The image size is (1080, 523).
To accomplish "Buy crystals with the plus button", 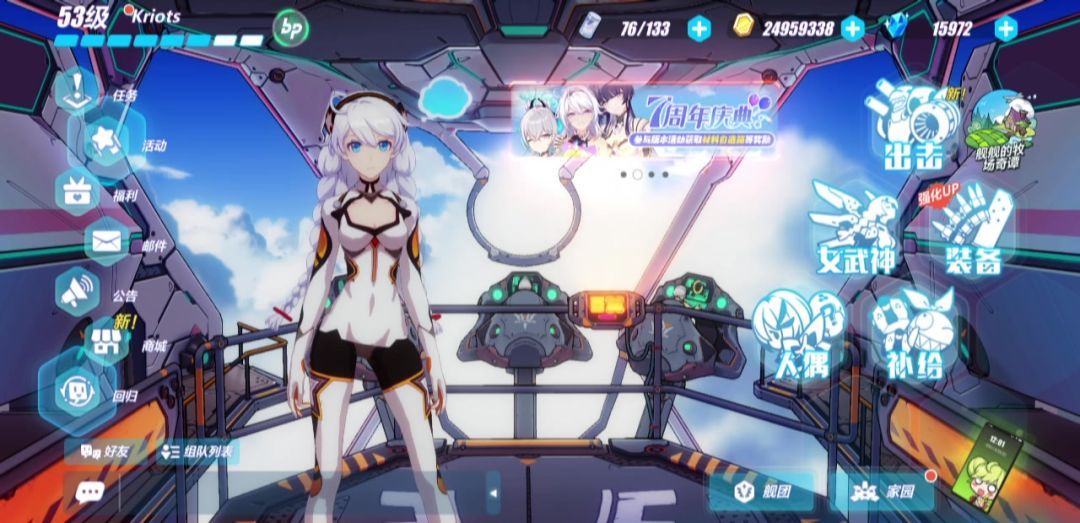I will coord(1005,28).
